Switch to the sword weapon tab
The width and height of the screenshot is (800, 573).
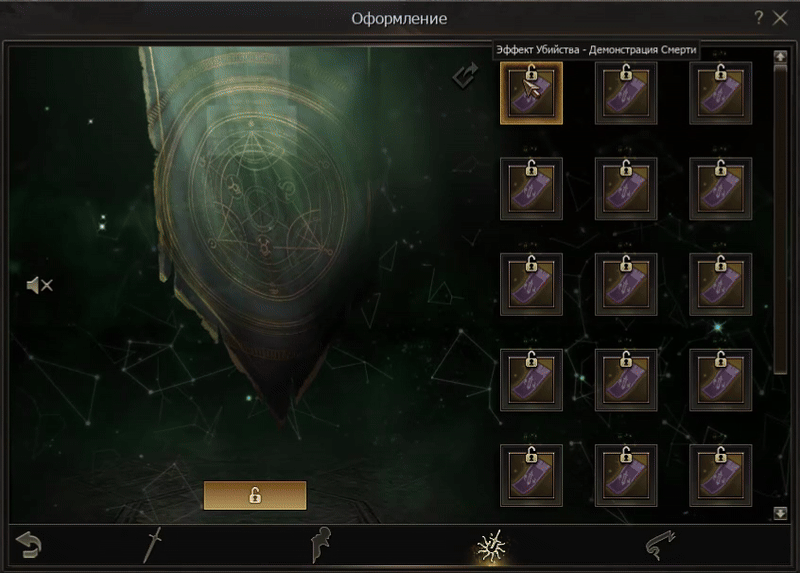153,545
